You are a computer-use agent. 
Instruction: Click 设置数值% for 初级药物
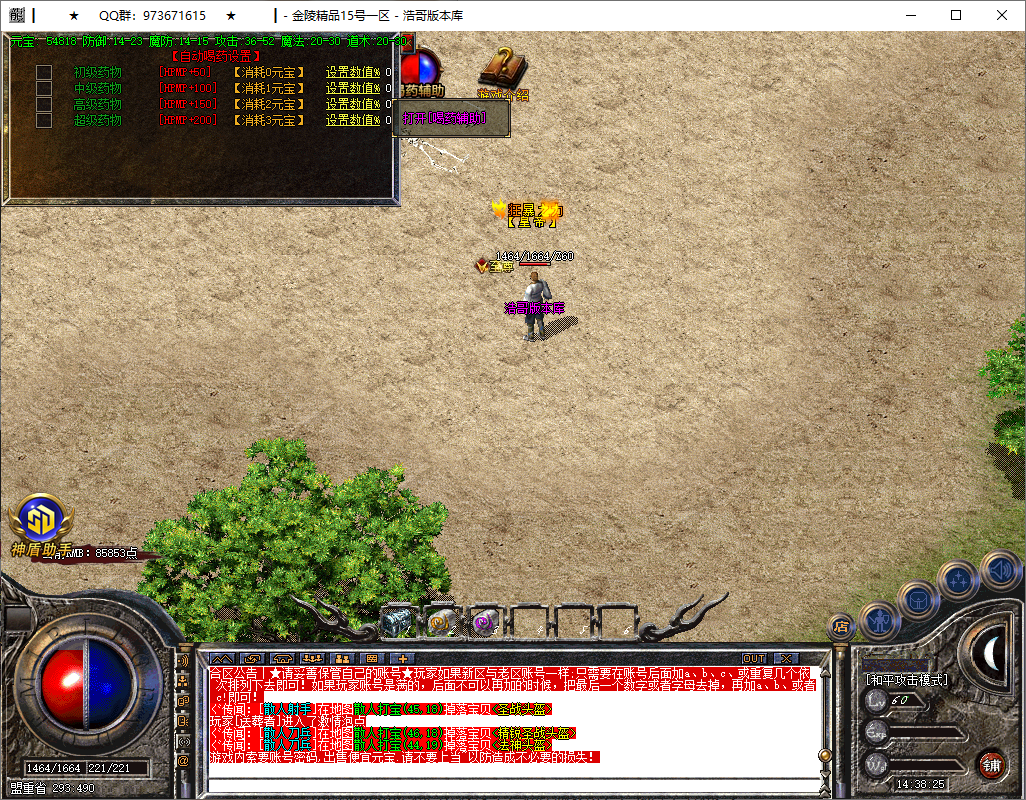(x=353, y=72)
